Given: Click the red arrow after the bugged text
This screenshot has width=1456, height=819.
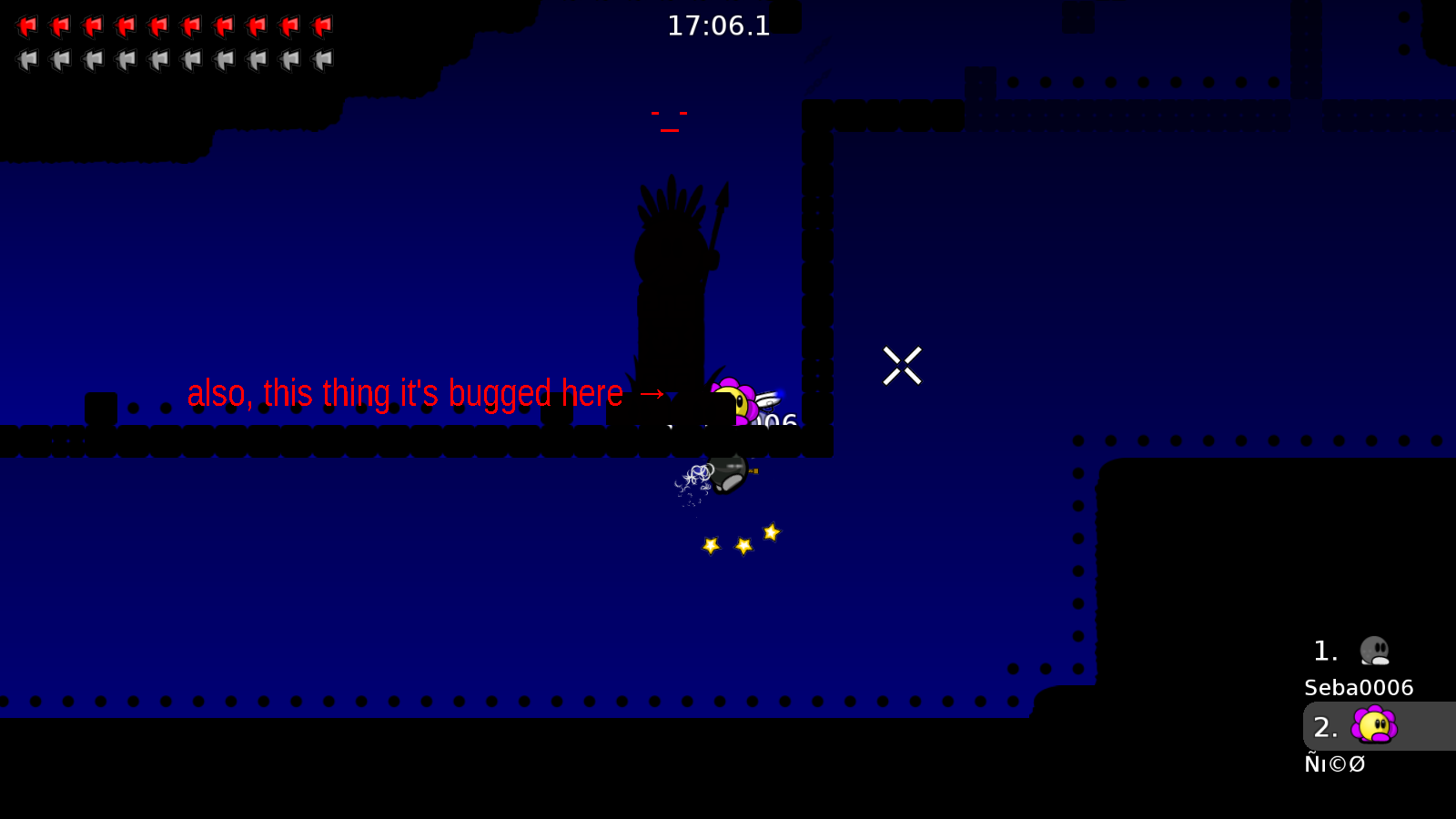Looking at the screenshot, I should coord(652,394).
